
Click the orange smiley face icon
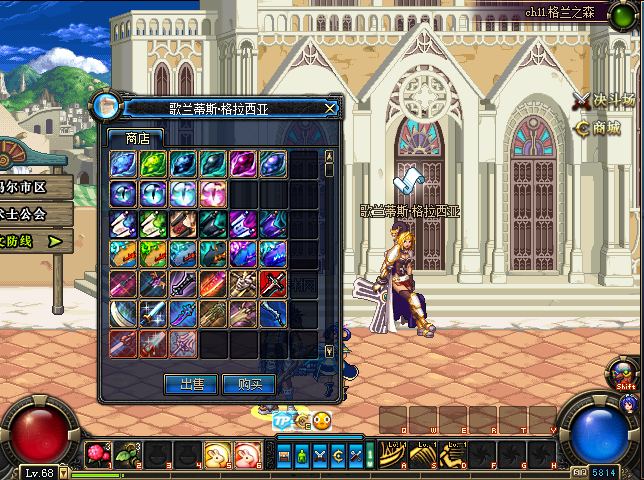pyautogui.click(x=322, y=421)
